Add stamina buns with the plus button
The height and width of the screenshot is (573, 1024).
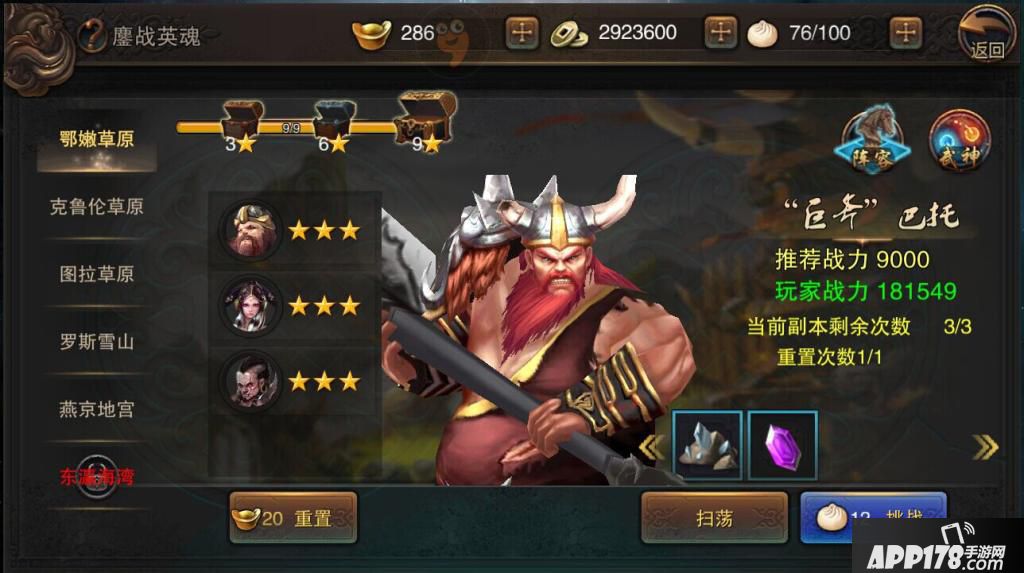905,33
